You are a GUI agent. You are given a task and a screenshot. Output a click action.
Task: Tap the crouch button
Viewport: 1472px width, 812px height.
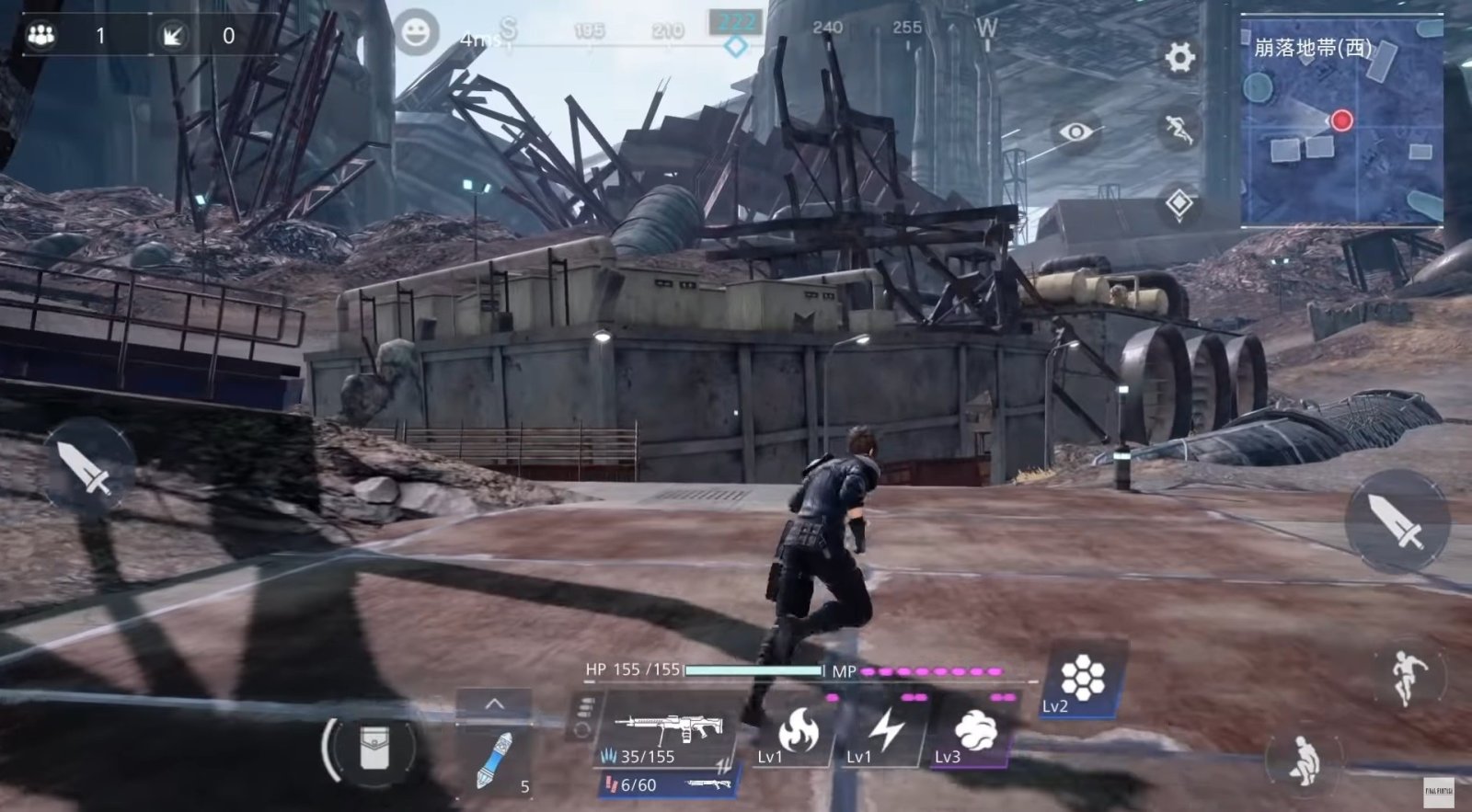(x=1304, y=761)
